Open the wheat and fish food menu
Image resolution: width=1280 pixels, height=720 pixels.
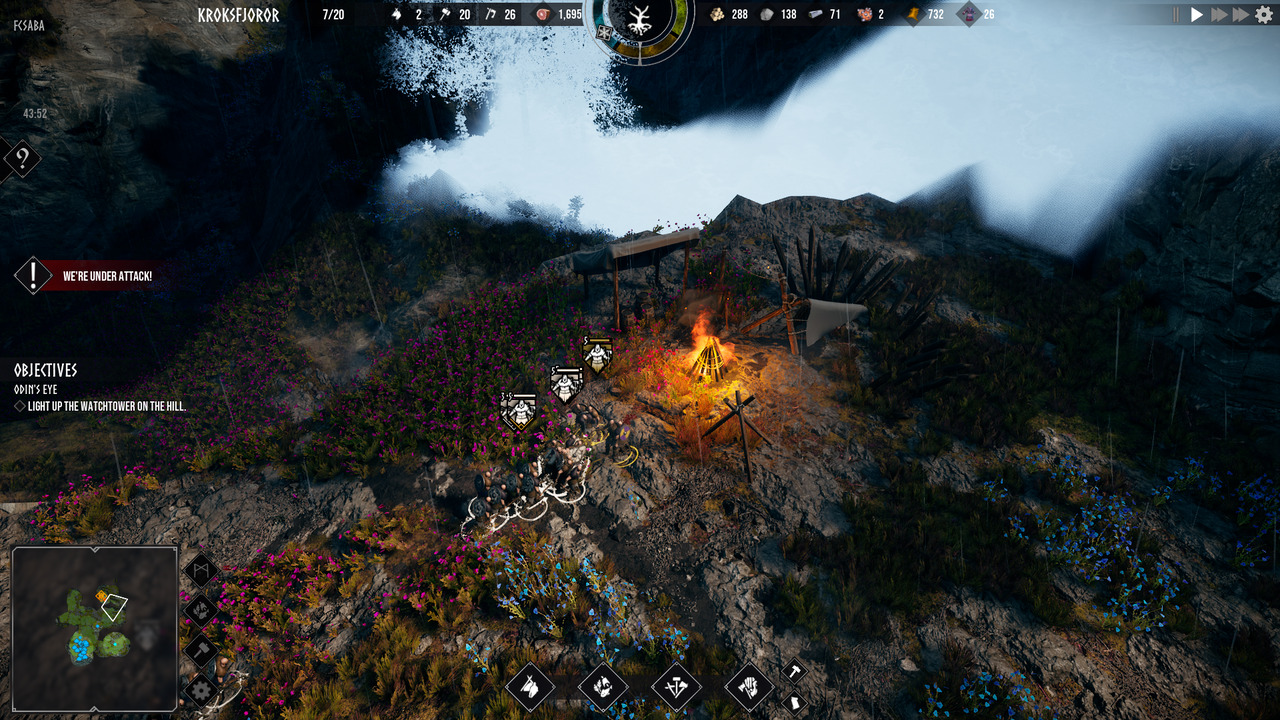[603, 687]
